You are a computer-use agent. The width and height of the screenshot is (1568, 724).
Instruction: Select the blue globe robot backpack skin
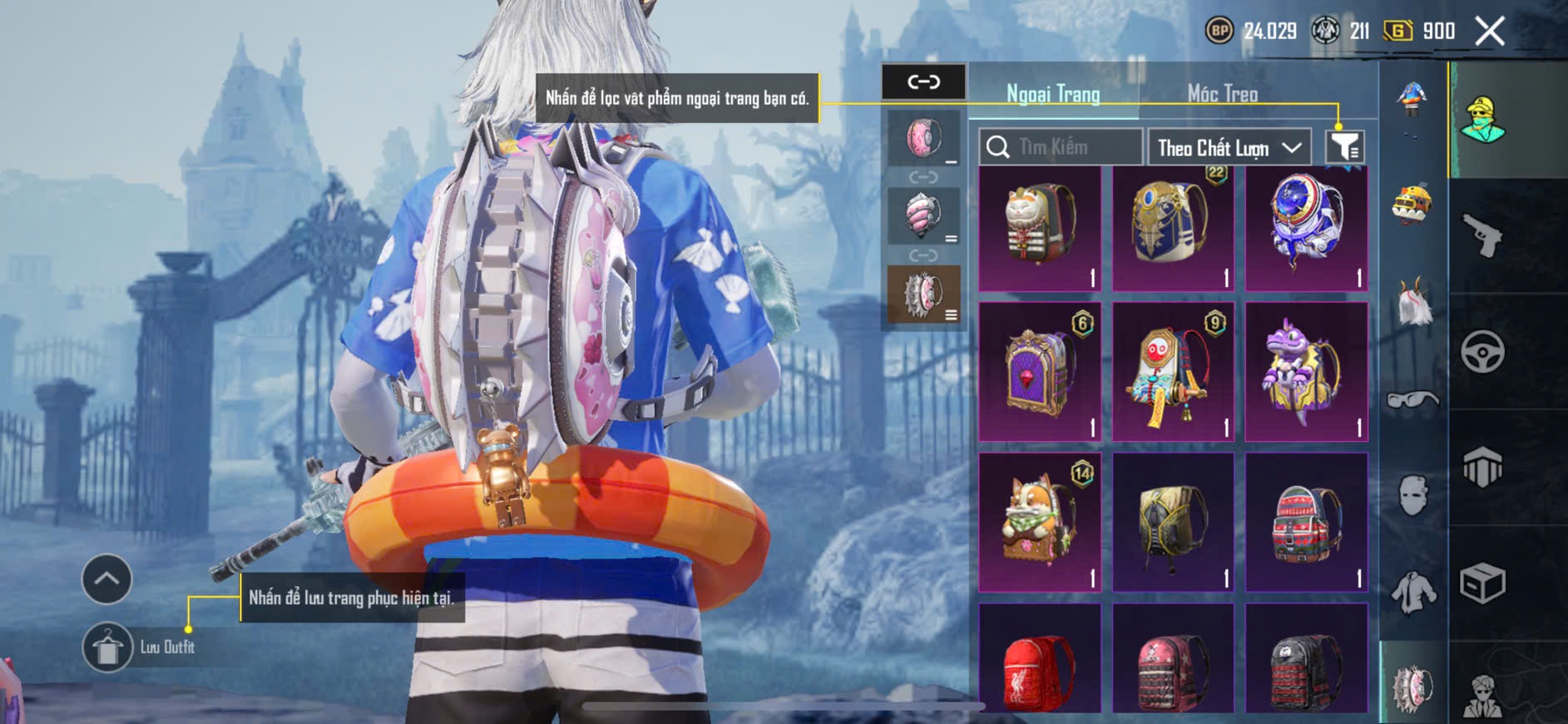pos(1306,228)
